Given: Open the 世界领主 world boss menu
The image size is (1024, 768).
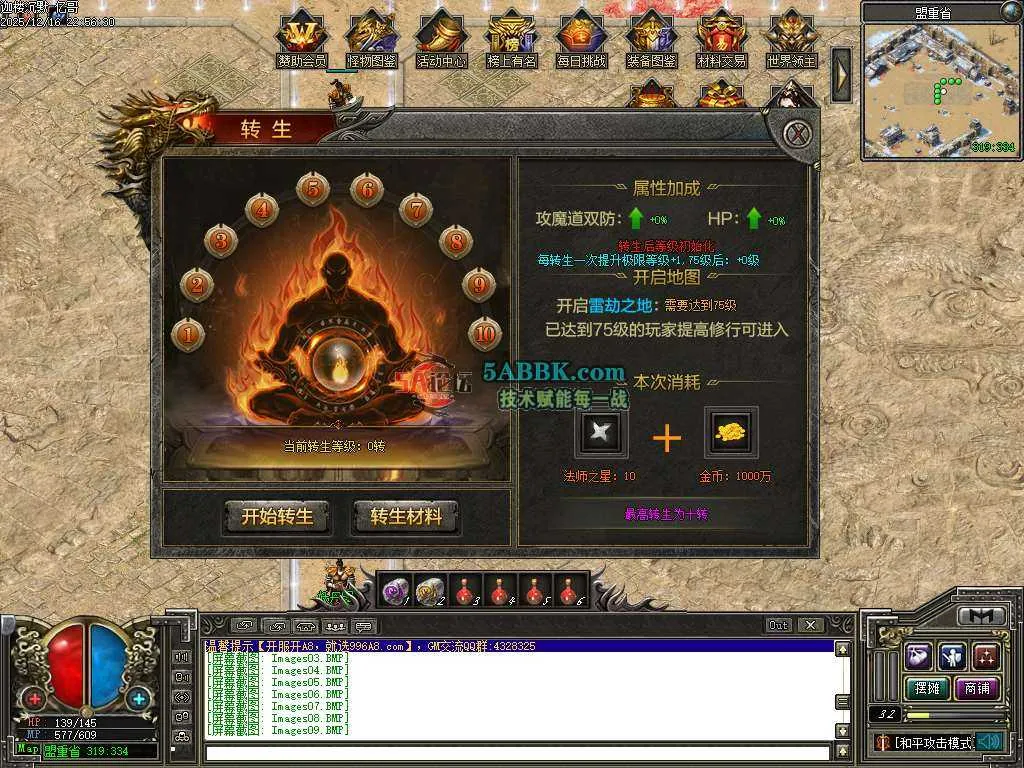Looking at the screenshot, I should pos(791,36).
